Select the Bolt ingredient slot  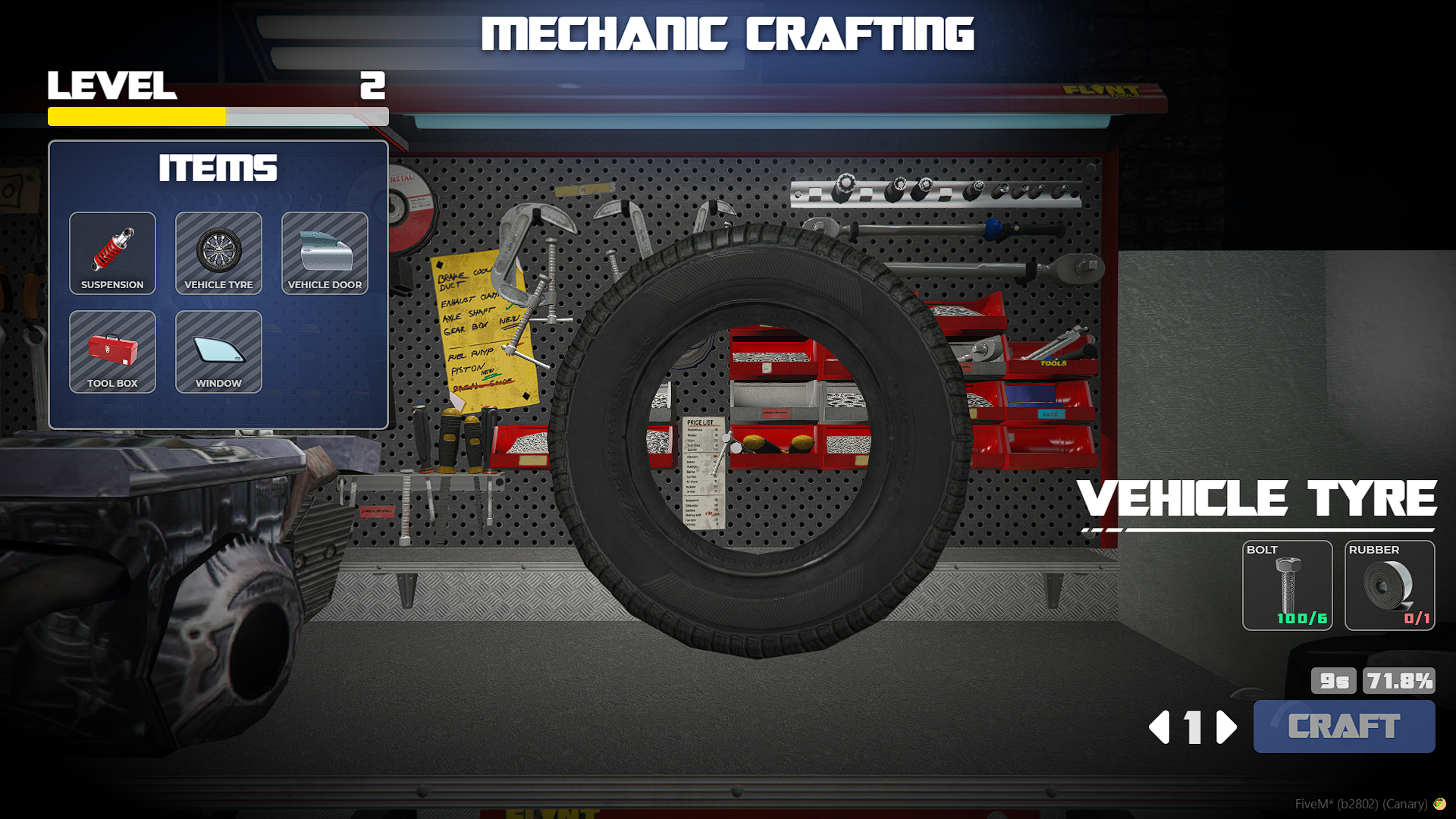(1287, 585)
